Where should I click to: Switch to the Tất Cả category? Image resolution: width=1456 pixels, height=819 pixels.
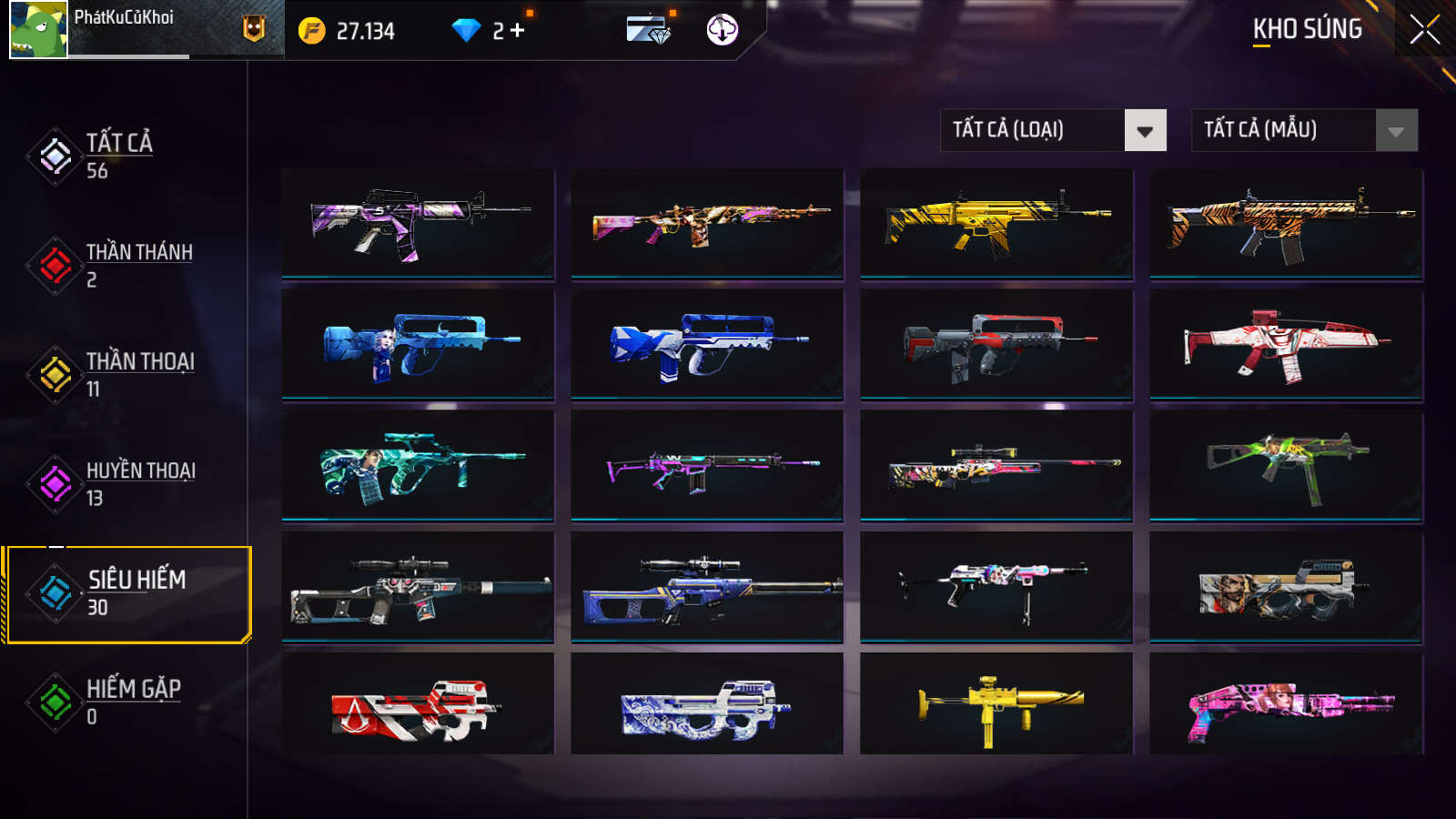118,156
